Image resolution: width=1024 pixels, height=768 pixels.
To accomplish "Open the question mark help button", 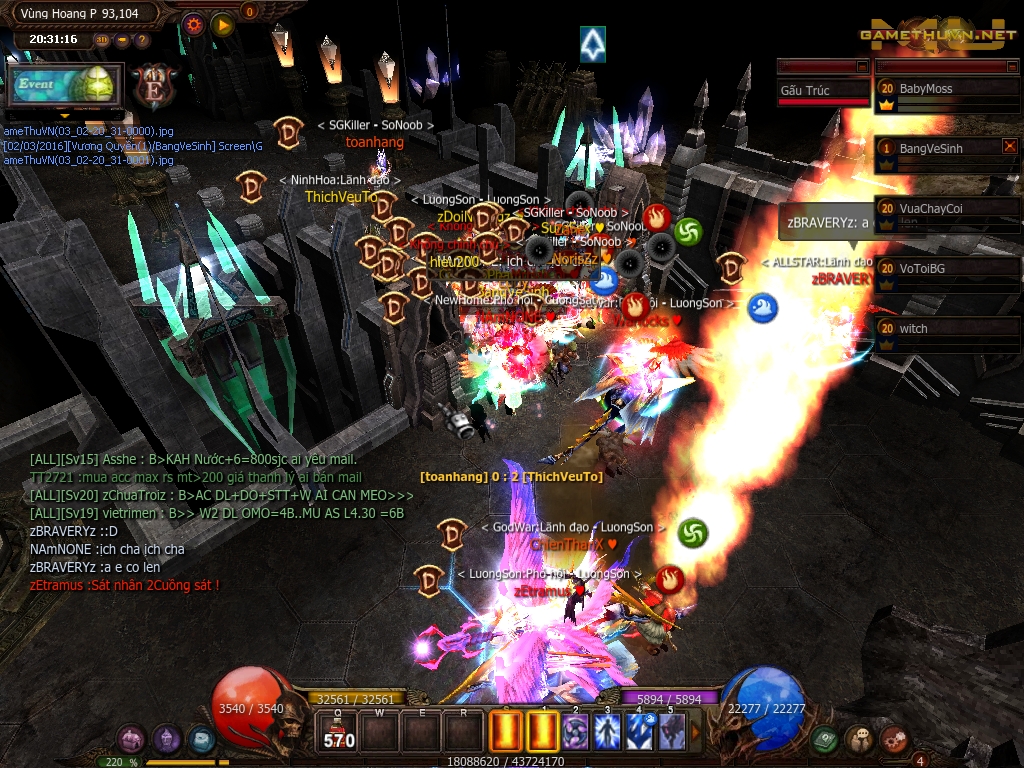I will pyautogui.click(x=142, y=40).
